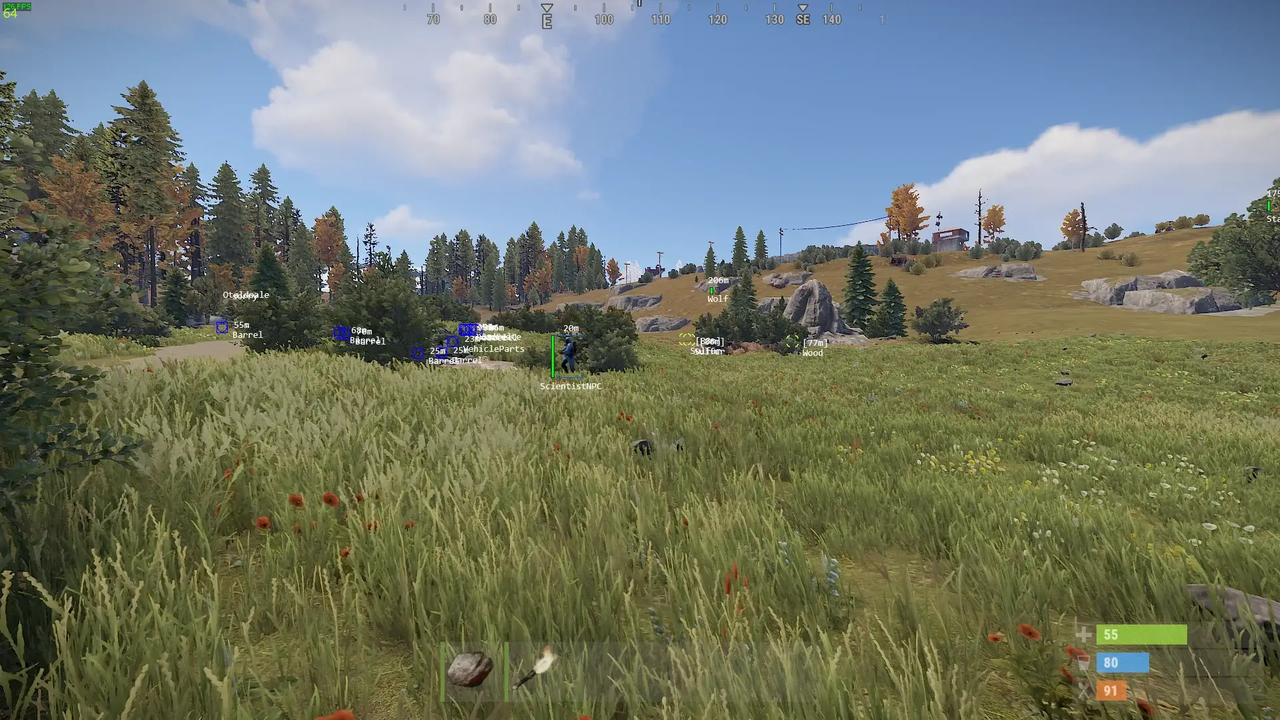
Task: Select the stone in the first hotbar slot
Action: (468, 668)
